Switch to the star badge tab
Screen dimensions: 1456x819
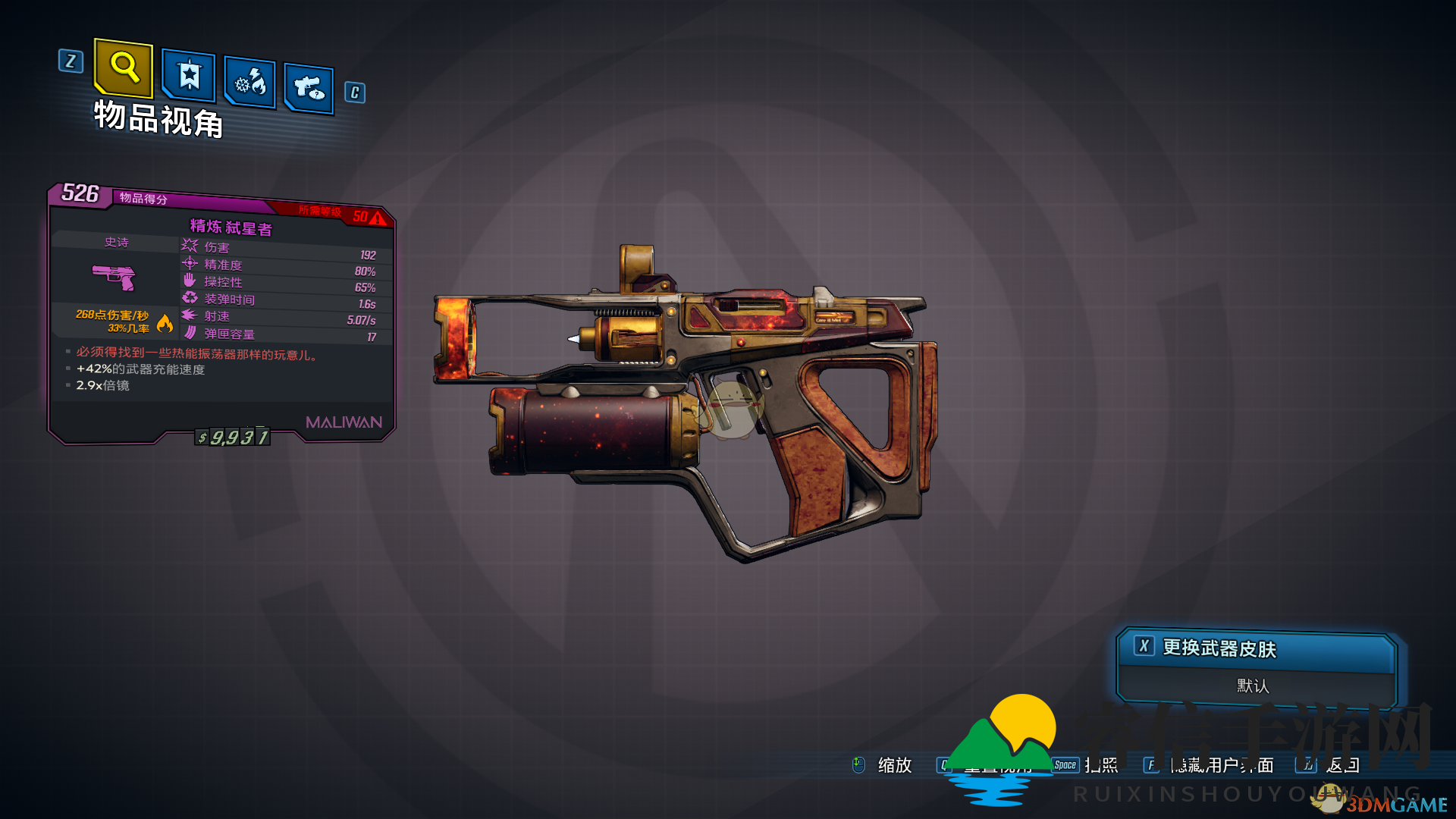[x=189, y=76]
